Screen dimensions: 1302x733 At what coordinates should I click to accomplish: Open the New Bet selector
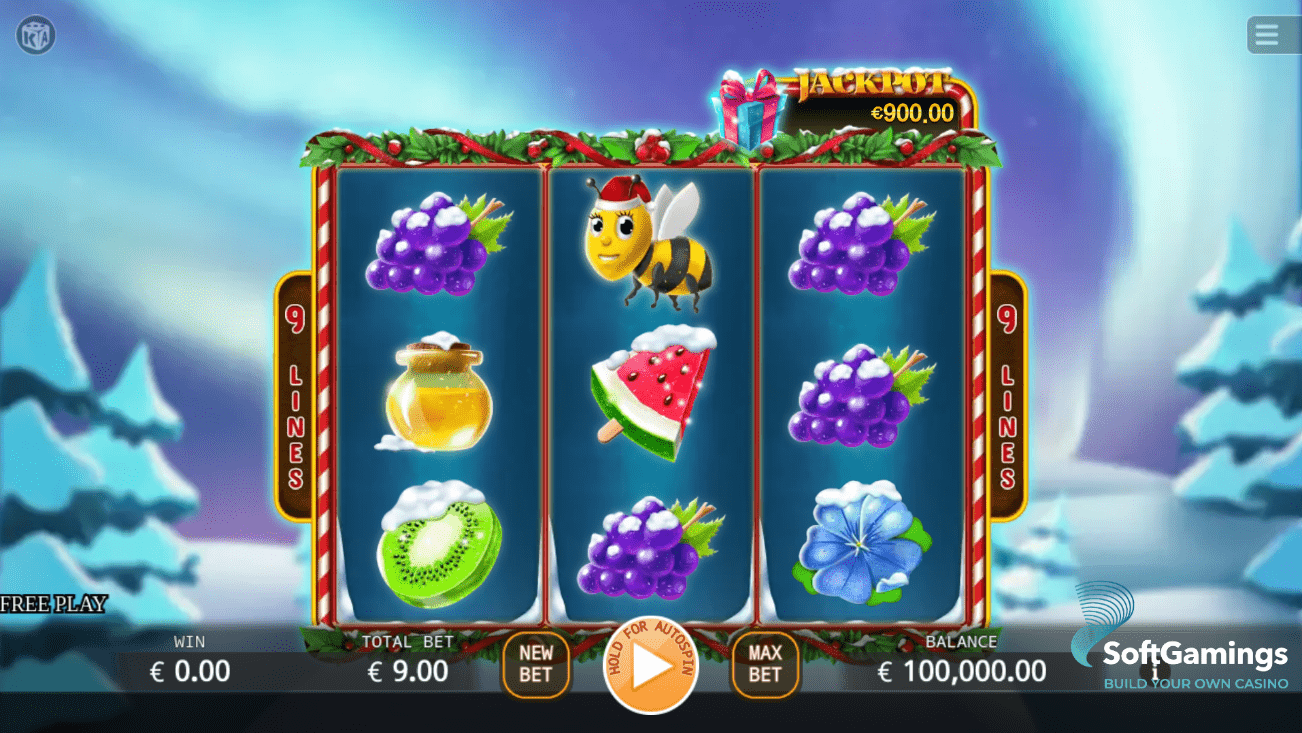(536, 662)
